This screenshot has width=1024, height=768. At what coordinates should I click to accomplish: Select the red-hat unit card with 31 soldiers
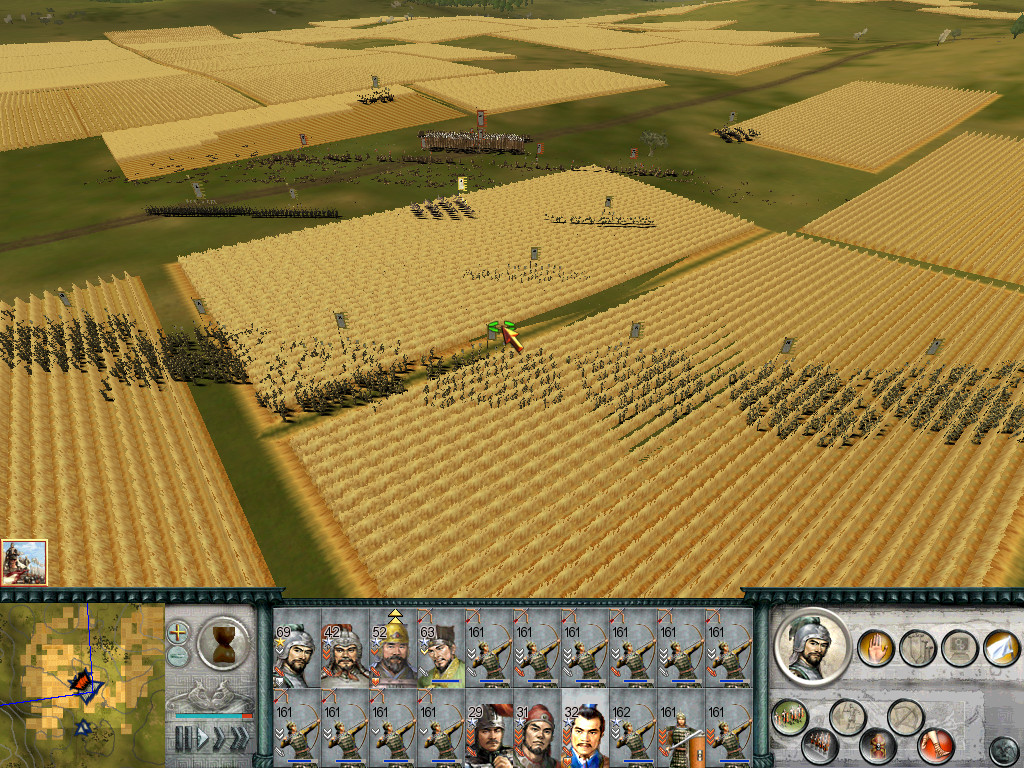coord(536,729)
